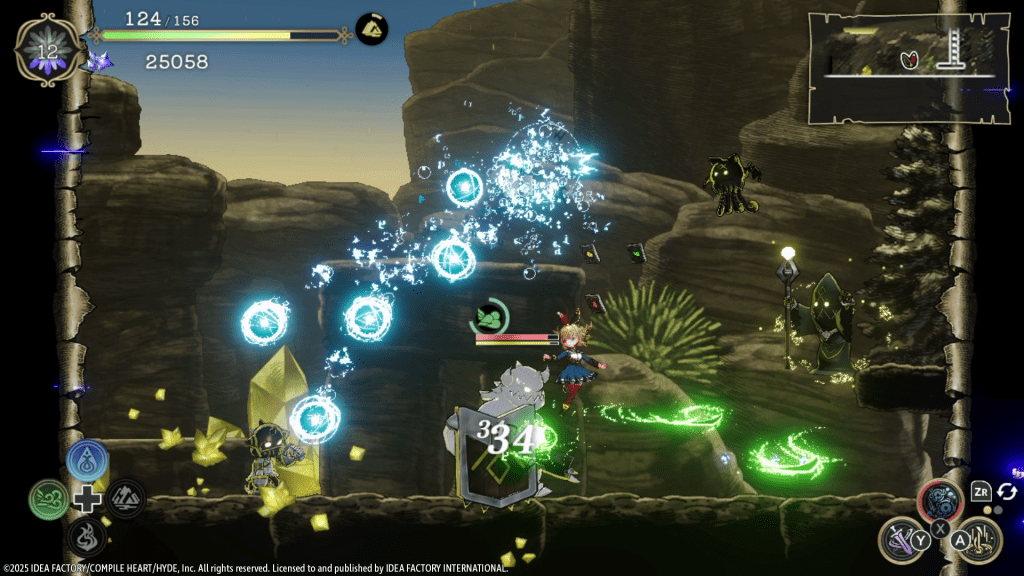This screenshot has height=576, width=1024.
Task: Select the green wind swirl element
Action: (48, 498)
